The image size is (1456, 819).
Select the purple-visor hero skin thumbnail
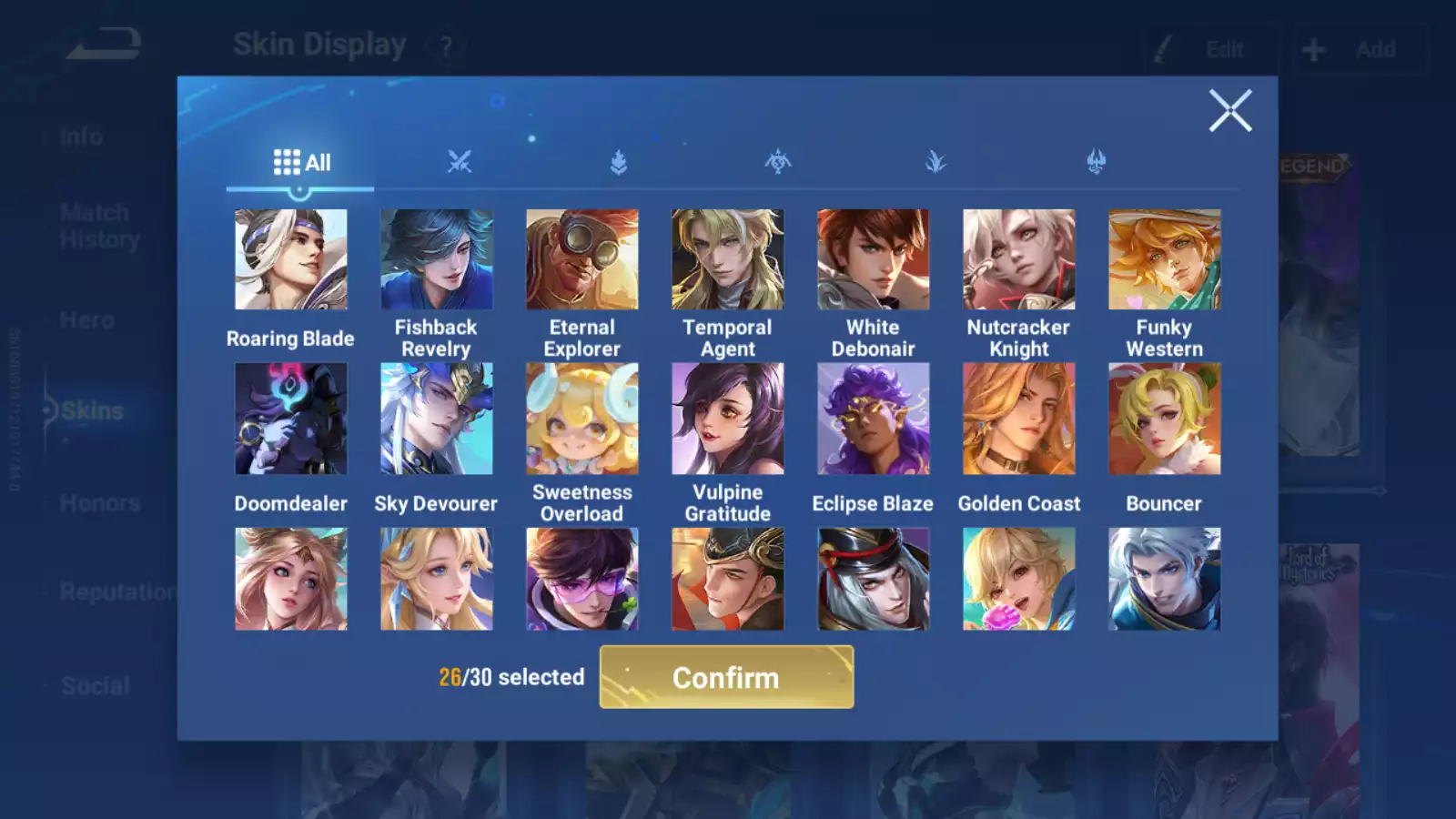(x=581, y=579)
